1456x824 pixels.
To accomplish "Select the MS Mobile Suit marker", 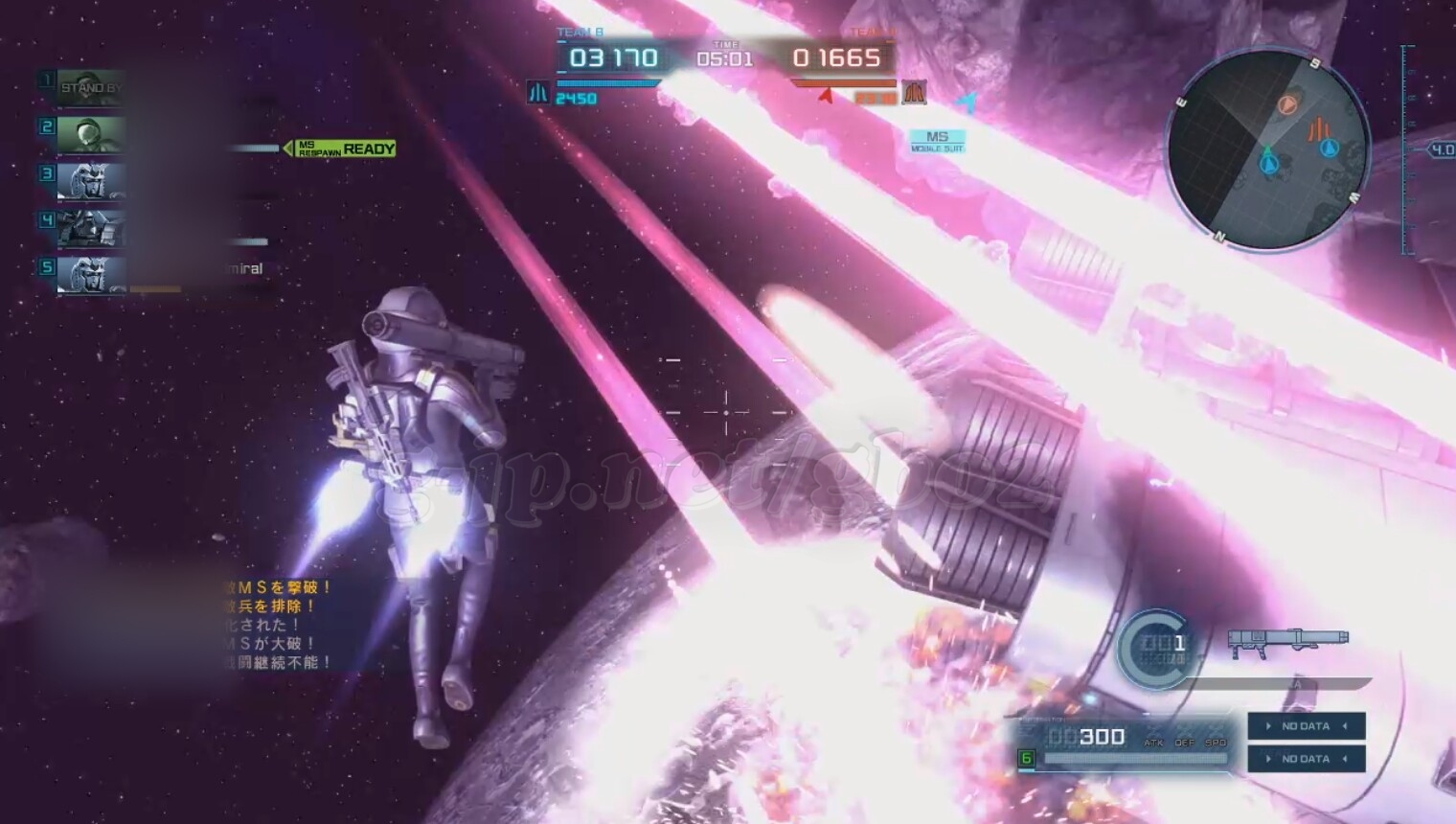I will coord(937,141).
